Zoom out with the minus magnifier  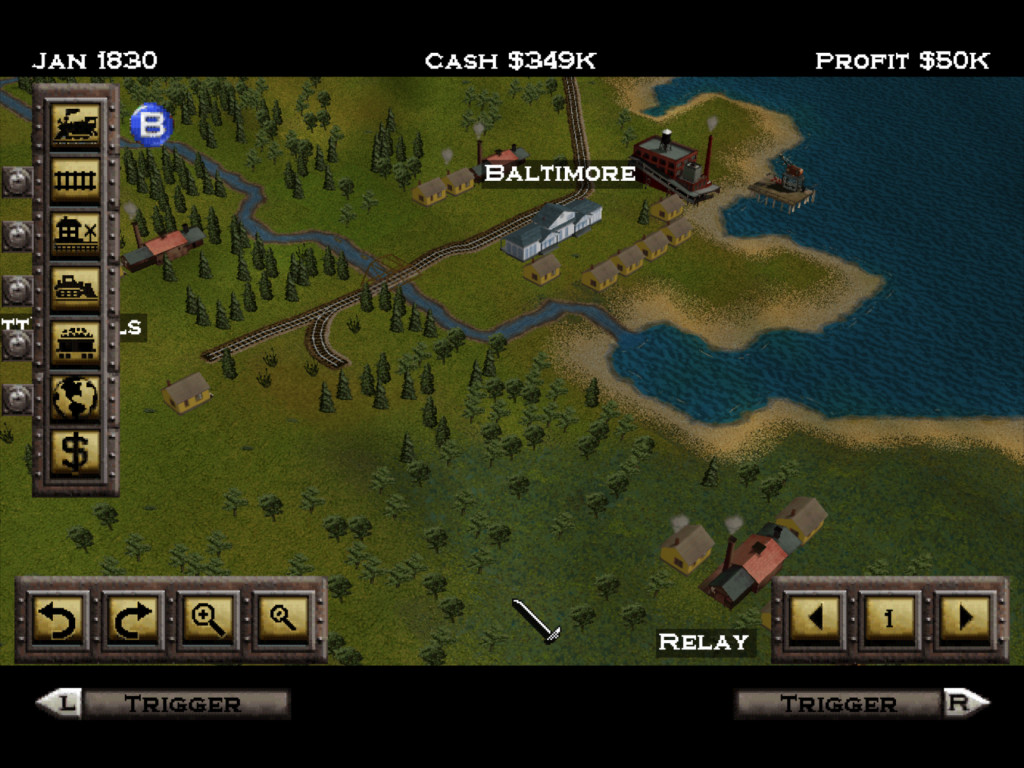coord(285,619)
